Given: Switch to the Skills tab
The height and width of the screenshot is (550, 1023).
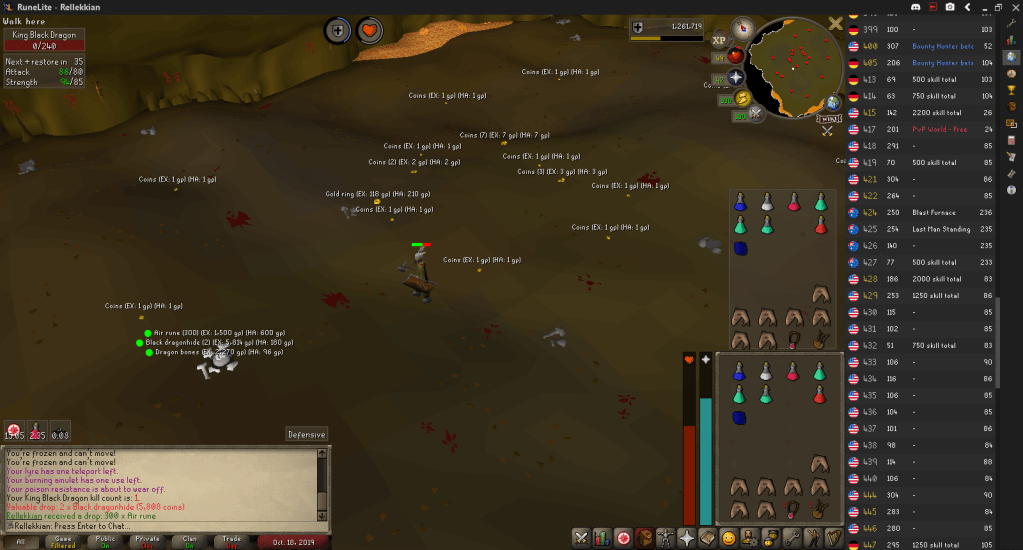Looking at the screenshot, I should click(600, 538).
